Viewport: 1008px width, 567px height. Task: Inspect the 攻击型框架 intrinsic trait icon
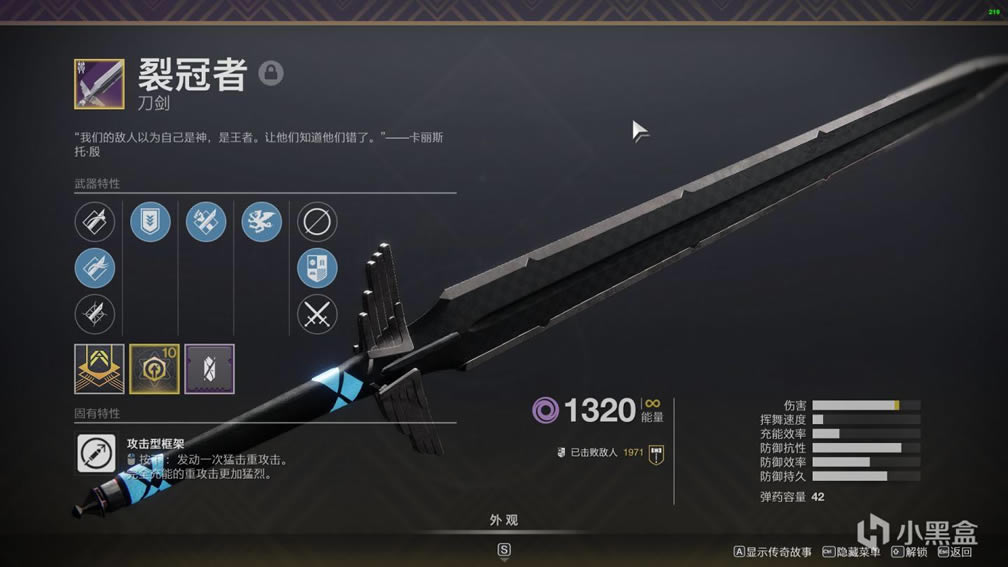(x=97, y=453)
